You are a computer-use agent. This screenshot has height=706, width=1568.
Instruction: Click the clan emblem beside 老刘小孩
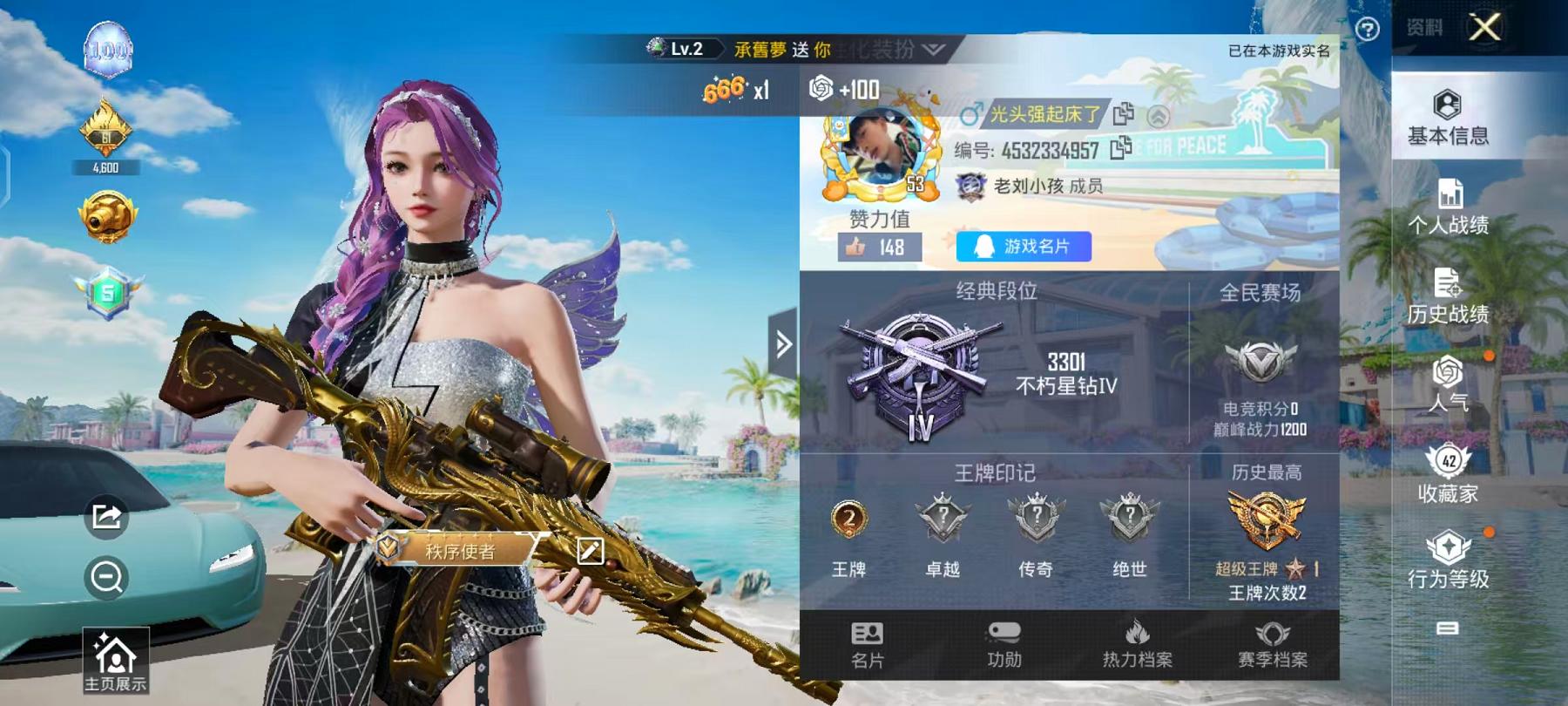pyautogui.click(x=970, y=185)
